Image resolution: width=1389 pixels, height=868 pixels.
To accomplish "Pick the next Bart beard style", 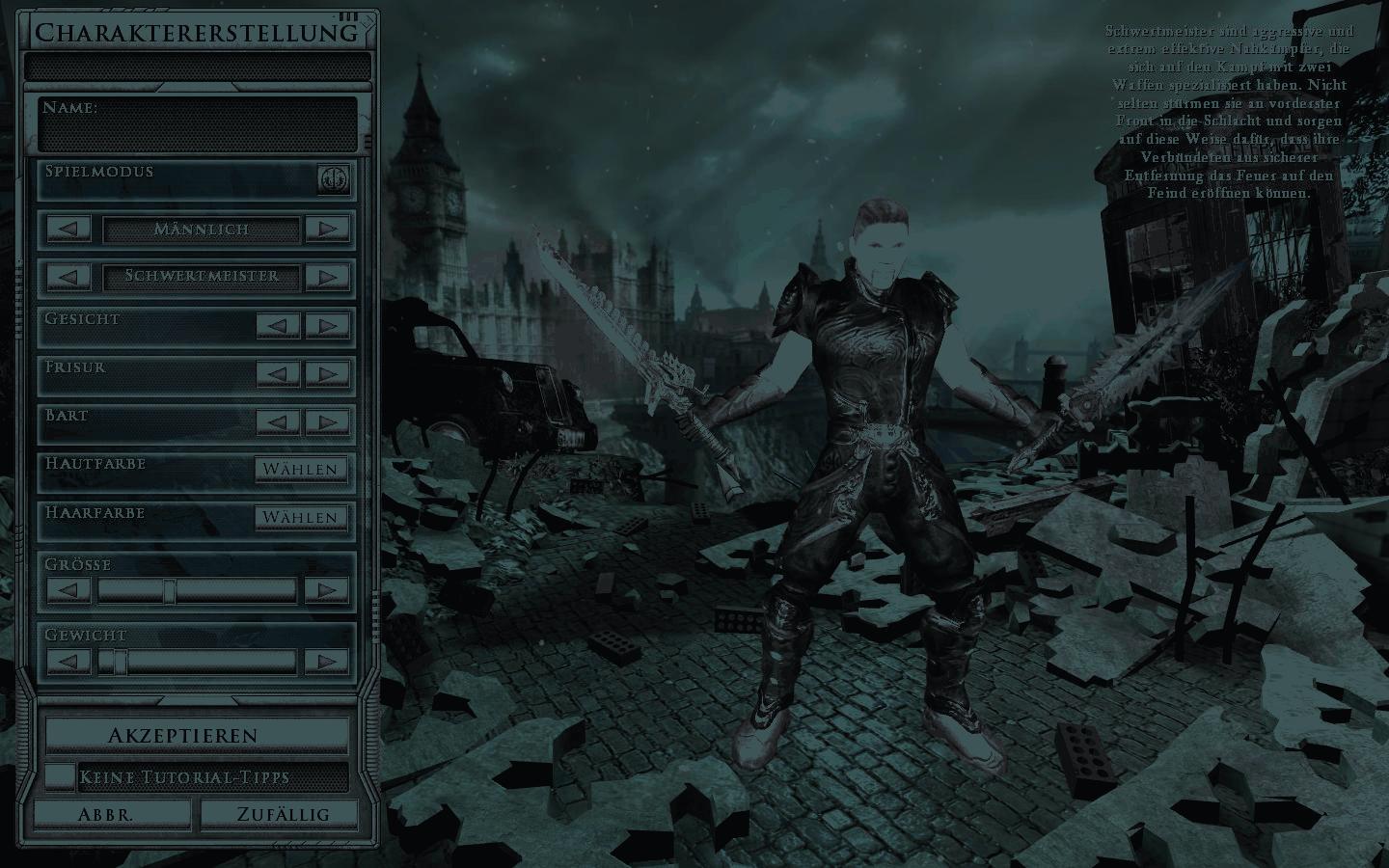I will click(327, 421).
